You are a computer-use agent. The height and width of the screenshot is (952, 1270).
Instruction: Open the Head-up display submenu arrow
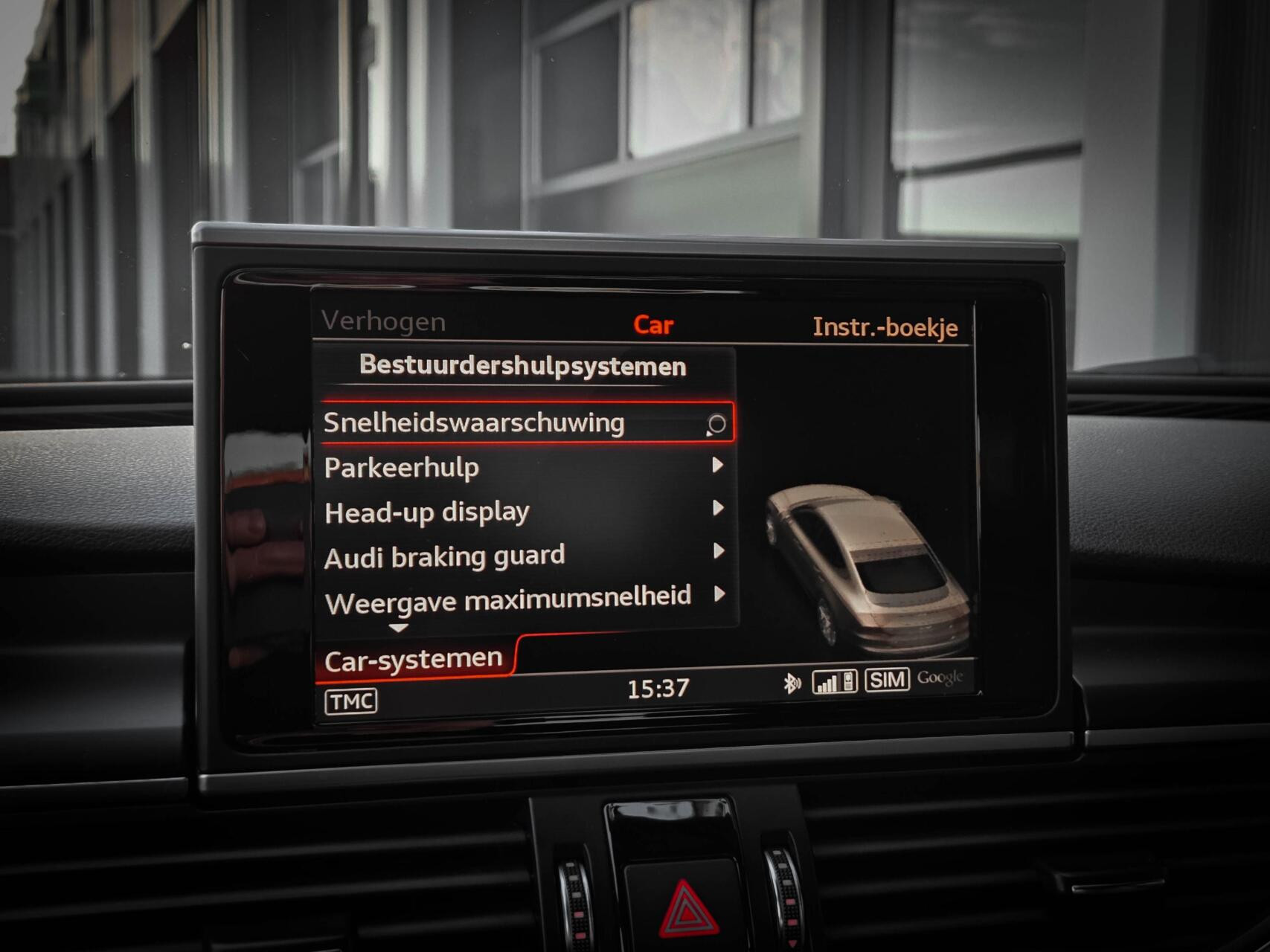point(719,511)
